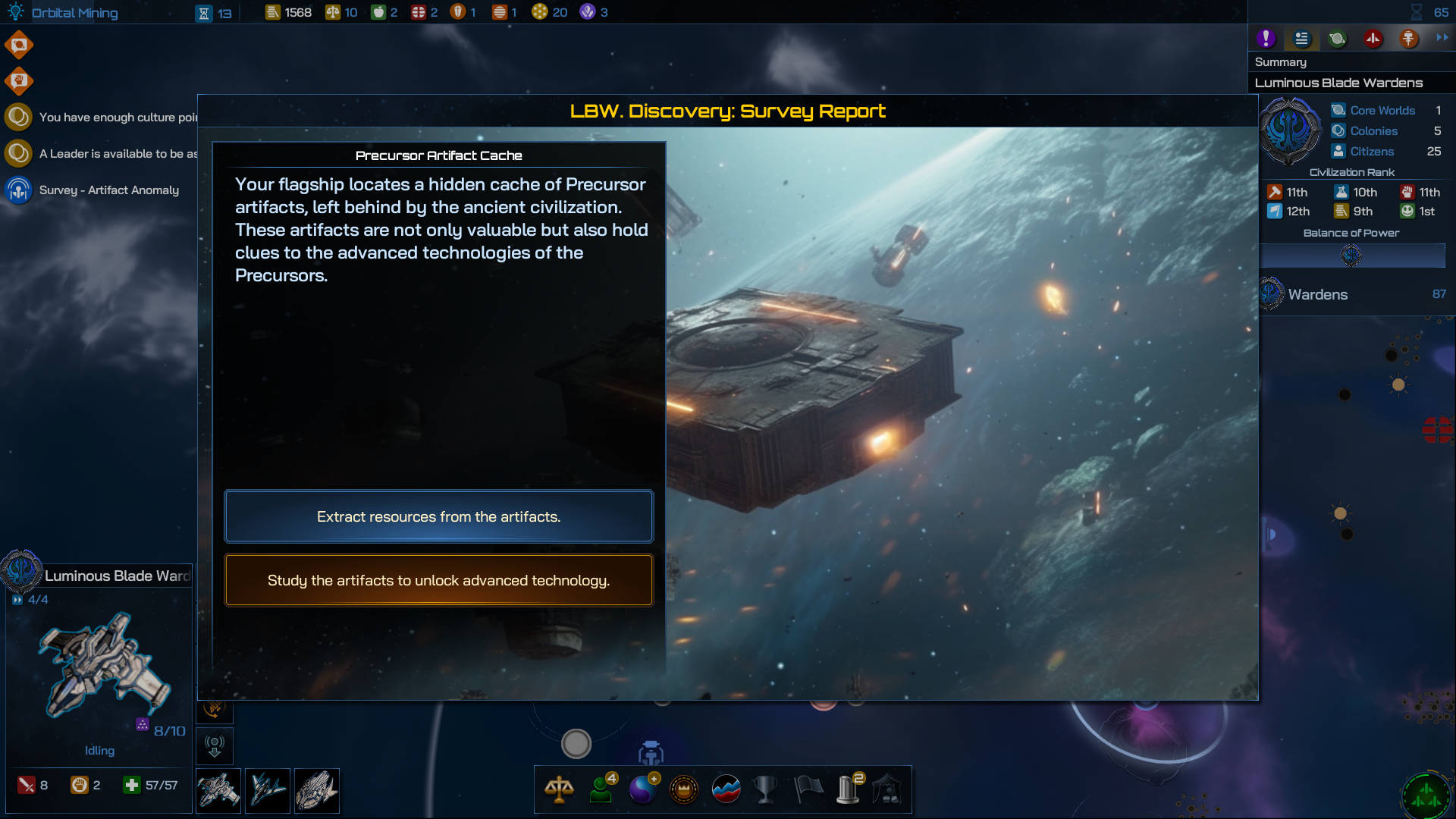Switch to the green planet tab
The height and width of the screenshot is (819, 1456).
pyautogui.click(x=1337, y=38)
